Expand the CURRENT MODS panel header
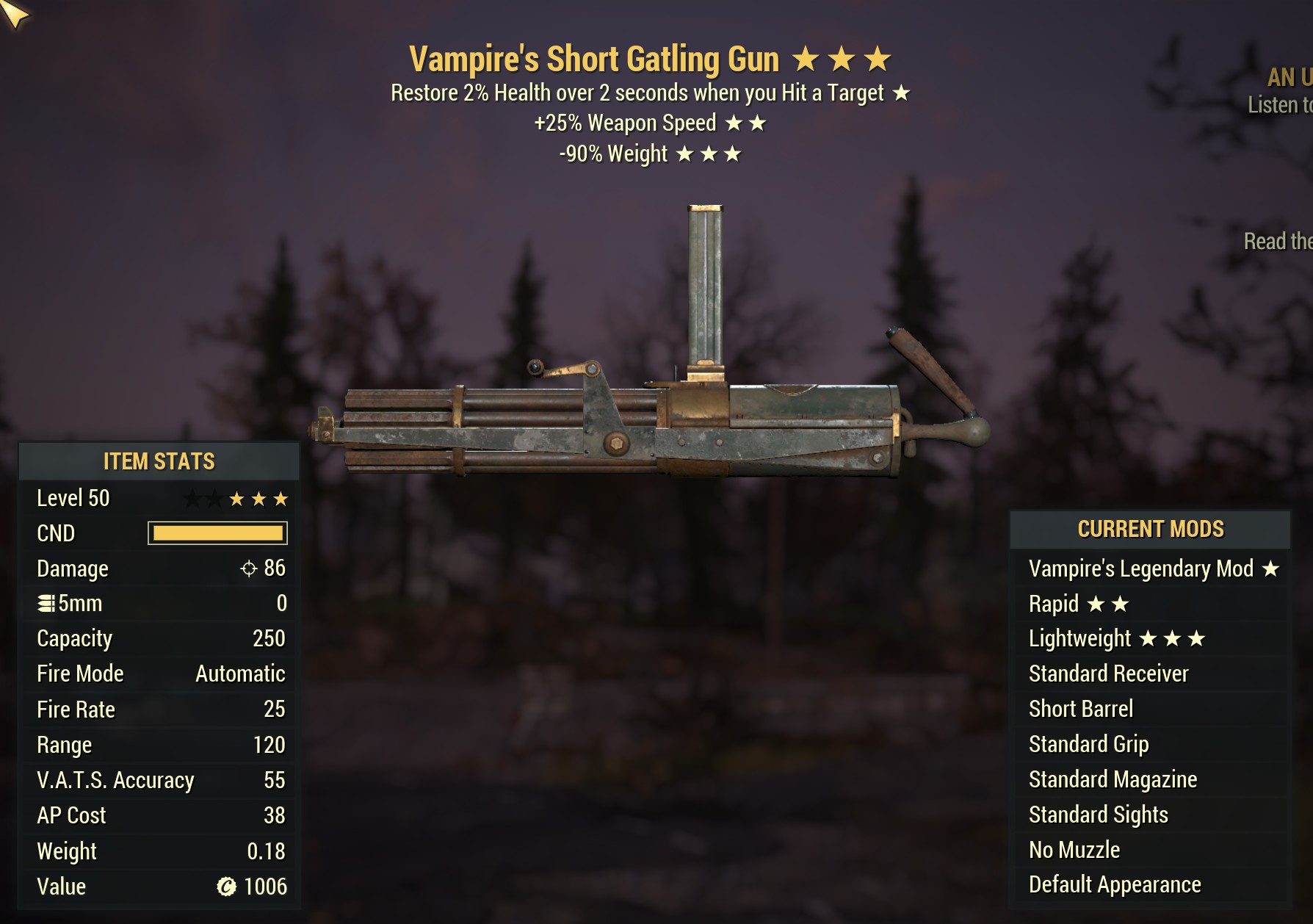This screenshot has width=1313, height=924. click(x=1150, y=528)
